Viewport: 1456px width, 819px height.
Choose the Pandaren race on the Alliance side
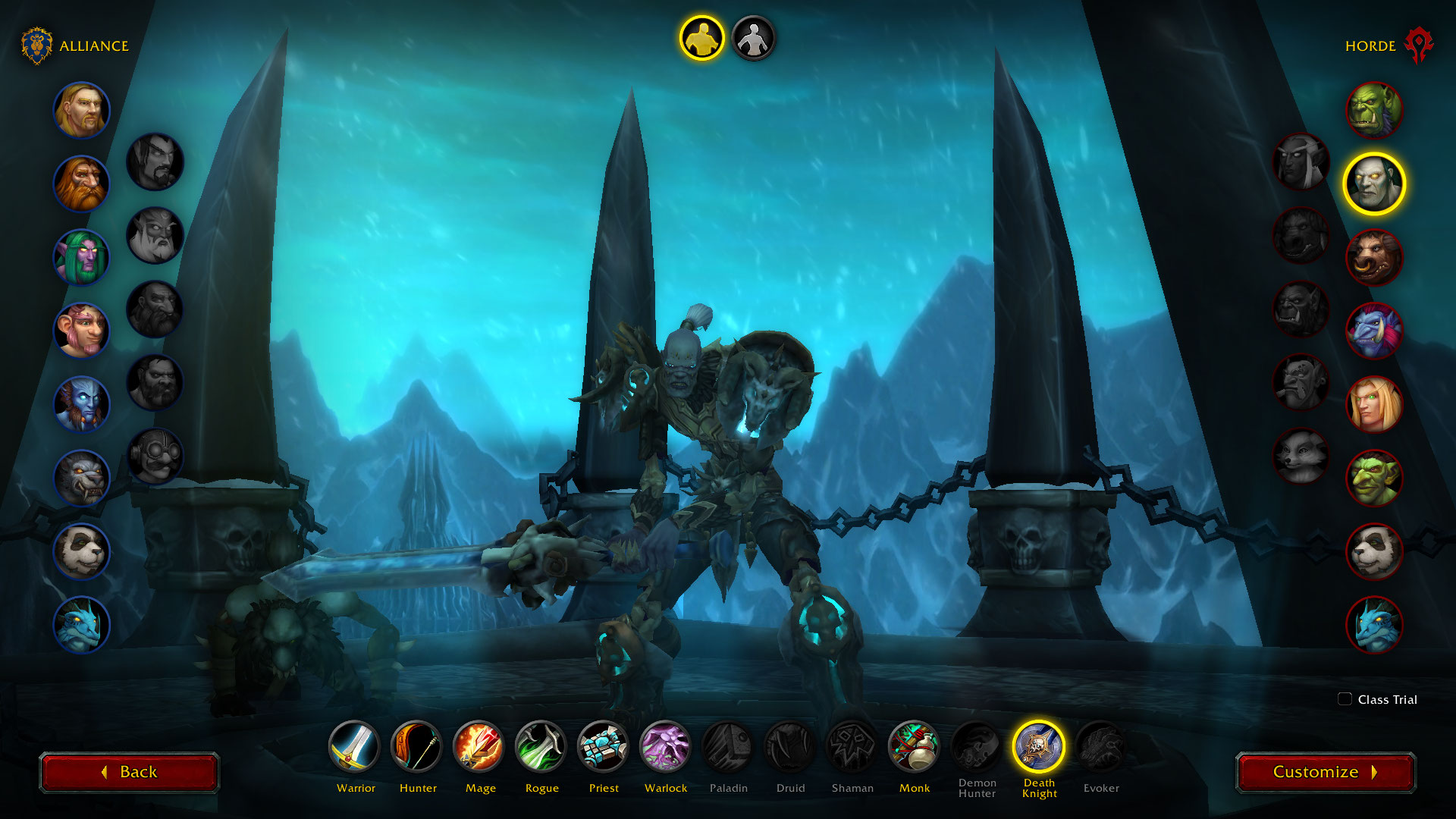[81, 551]
